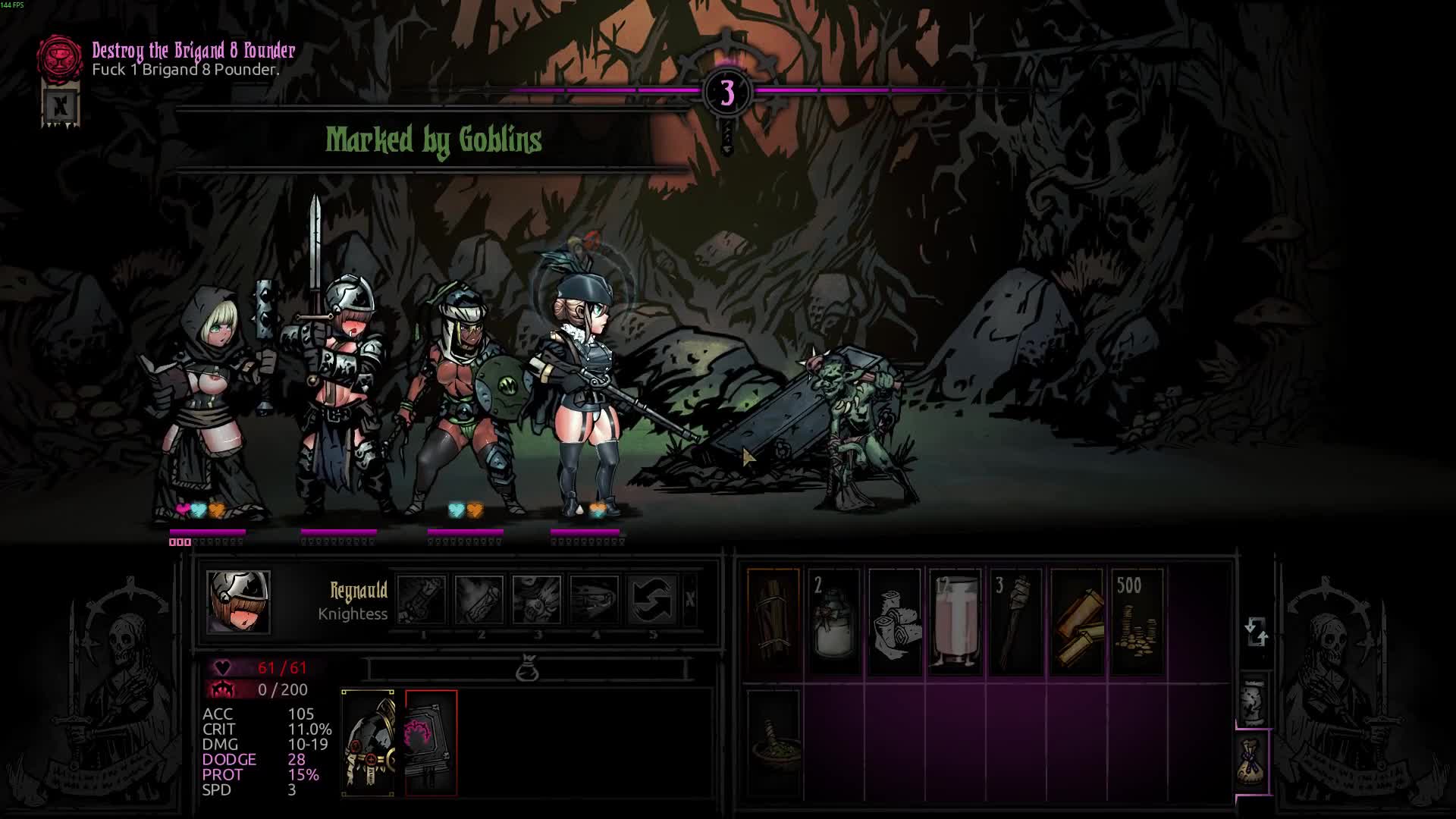Click the small X pass-turn button
Viewport: 1456px width, 819px height.
(x=689, y=600)
